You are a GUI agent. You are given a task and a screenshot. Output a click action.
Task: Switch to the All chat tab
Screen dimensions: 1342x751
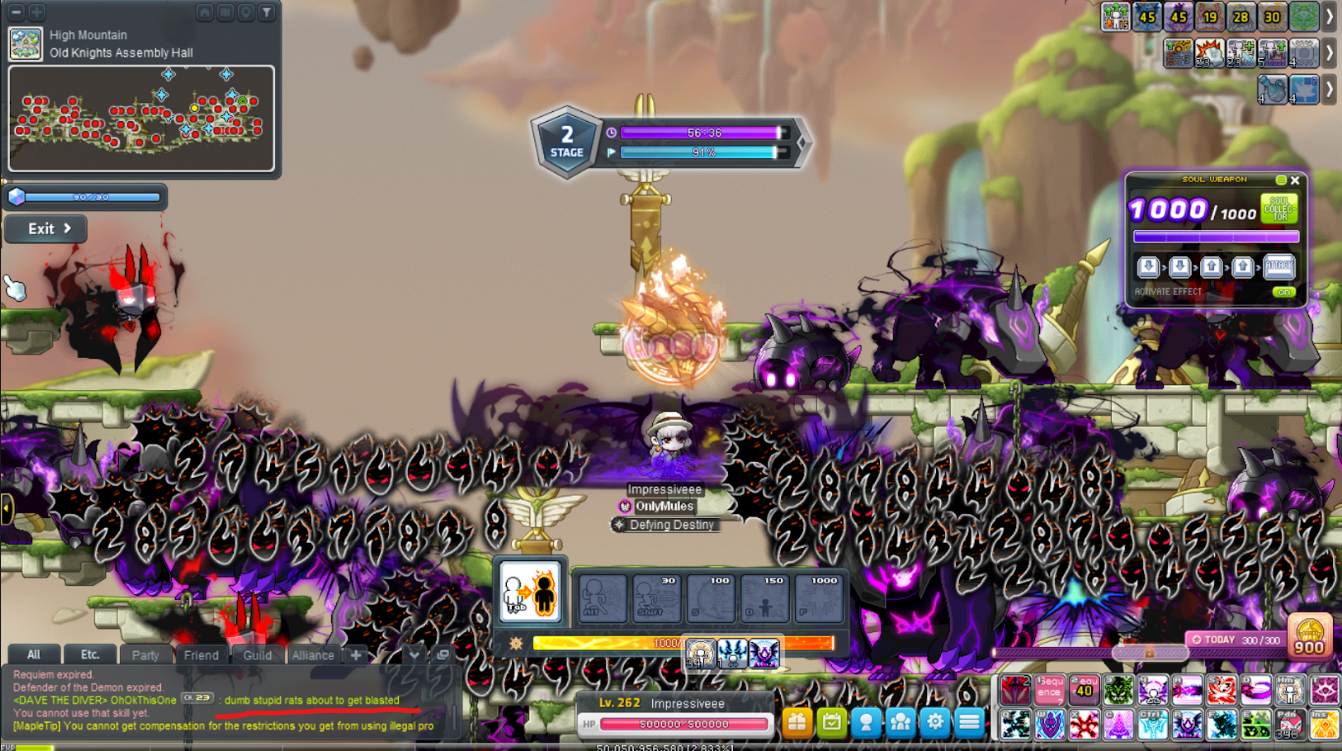[33, 655]
